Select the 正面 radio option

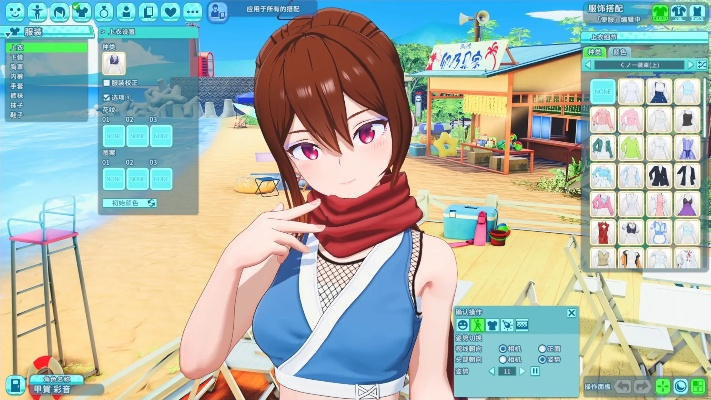(543, 349)
